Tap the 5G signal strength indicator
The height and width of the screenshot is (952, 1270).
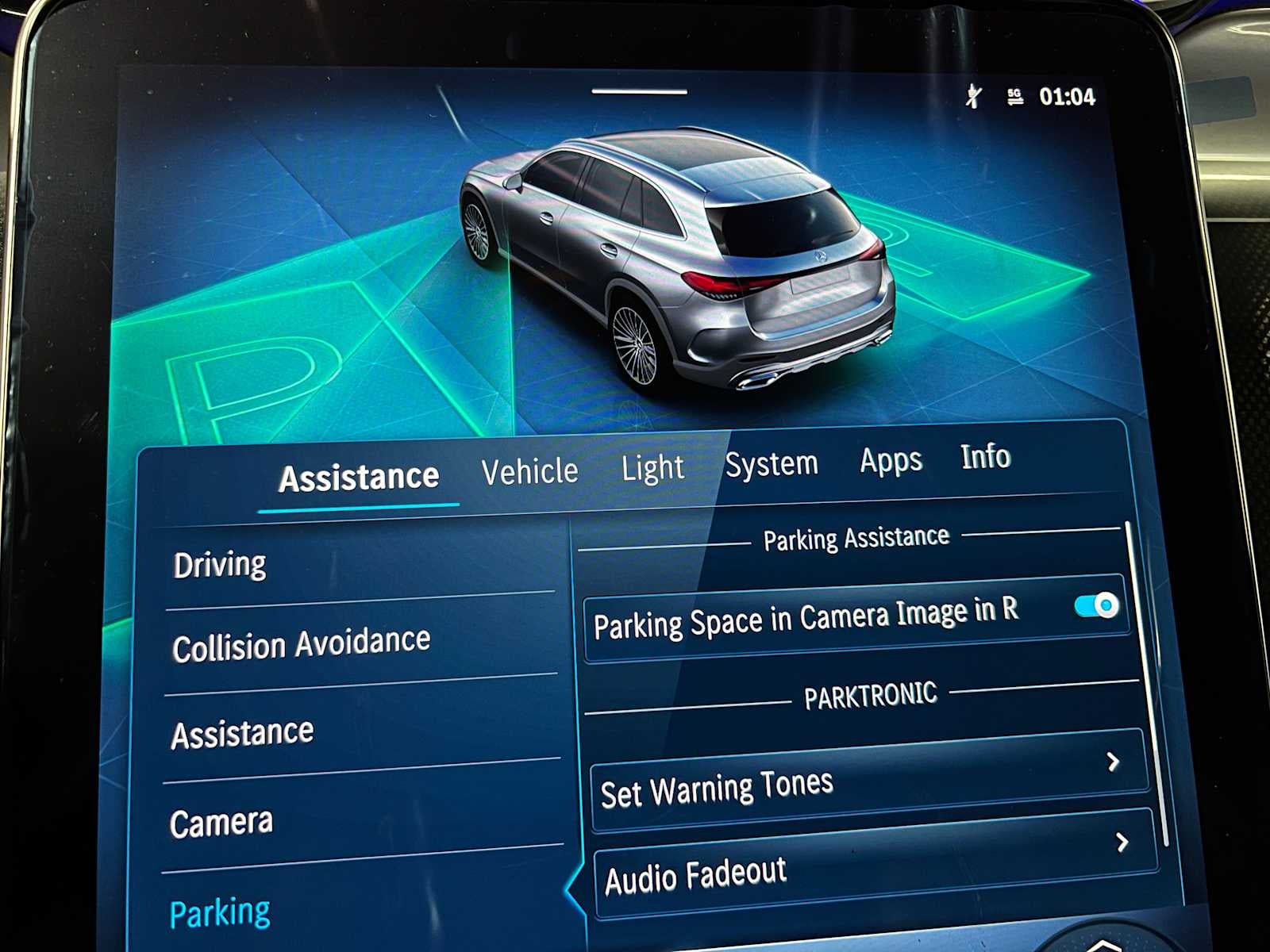click(1012, 97)
